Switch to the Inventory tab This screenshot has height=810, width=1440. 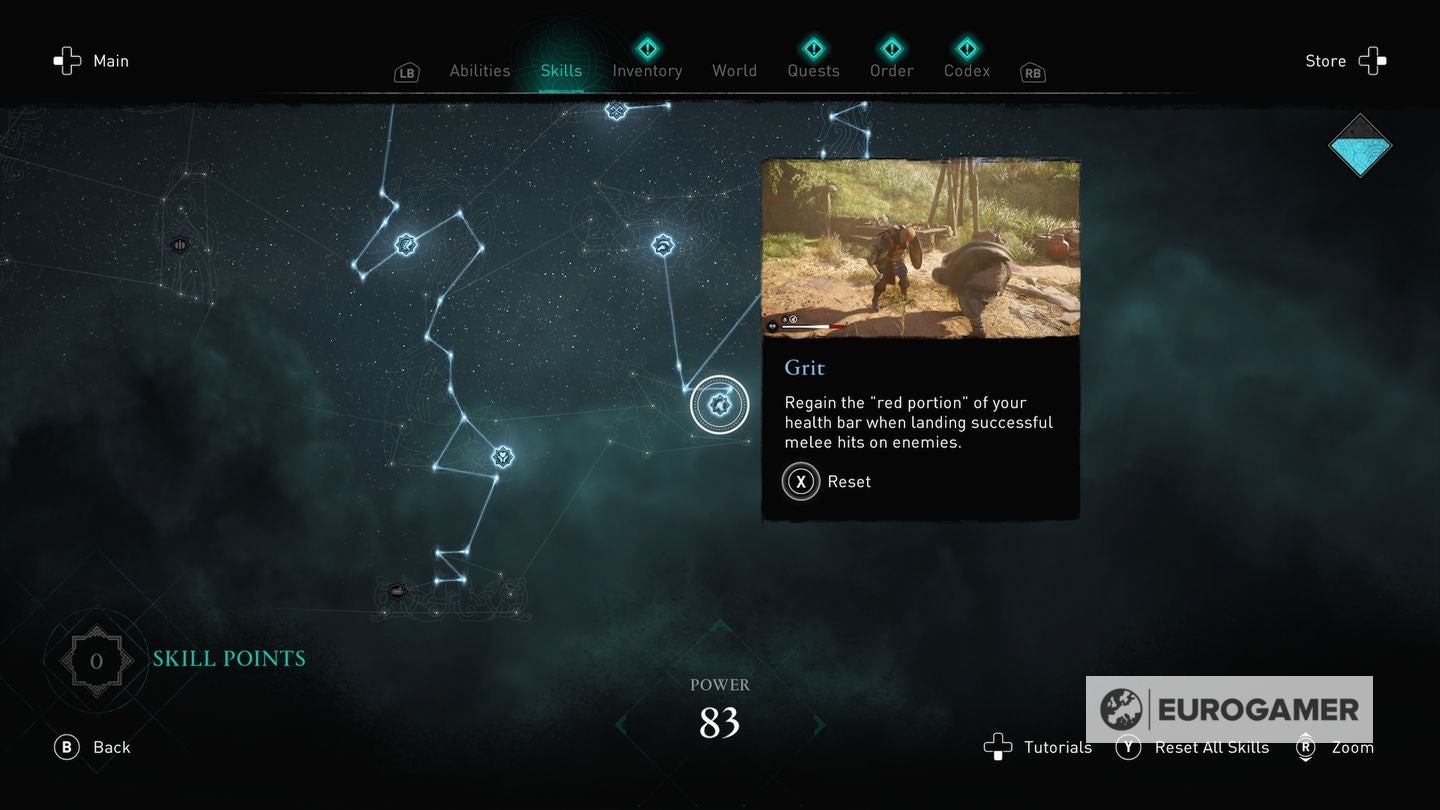(x=647, y=70)
